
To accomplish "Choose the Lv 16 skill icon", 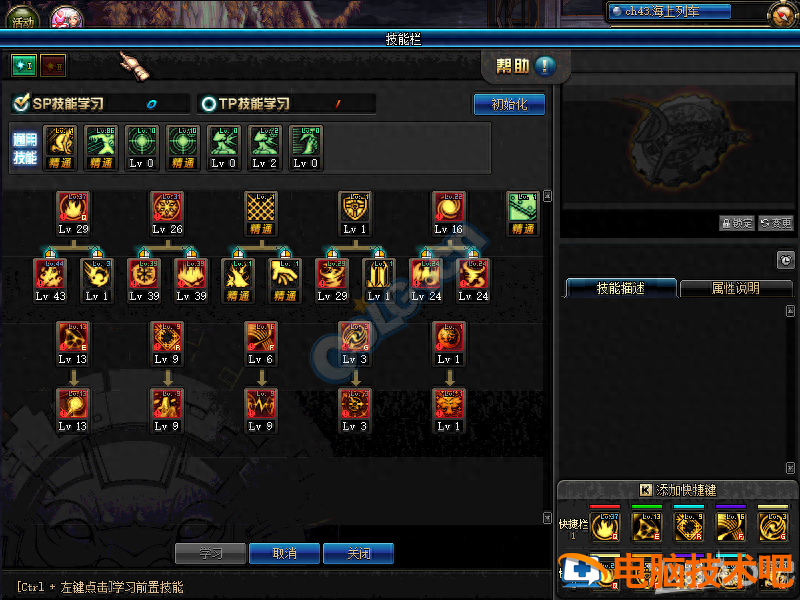I will pyautogui.click(x=448, y=208).
